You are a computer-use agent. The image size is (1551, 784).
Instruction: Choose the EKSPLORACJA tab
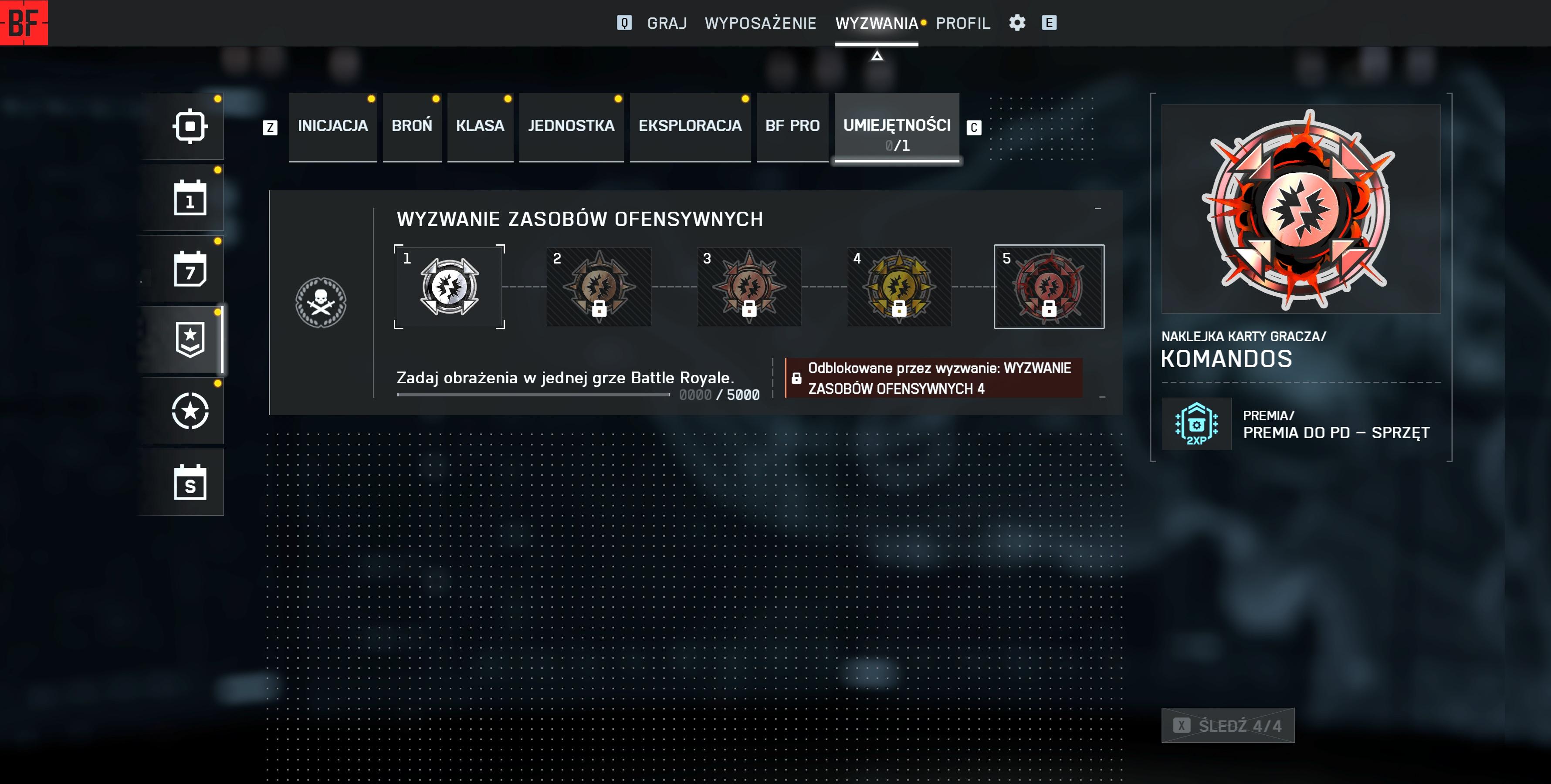690,126
